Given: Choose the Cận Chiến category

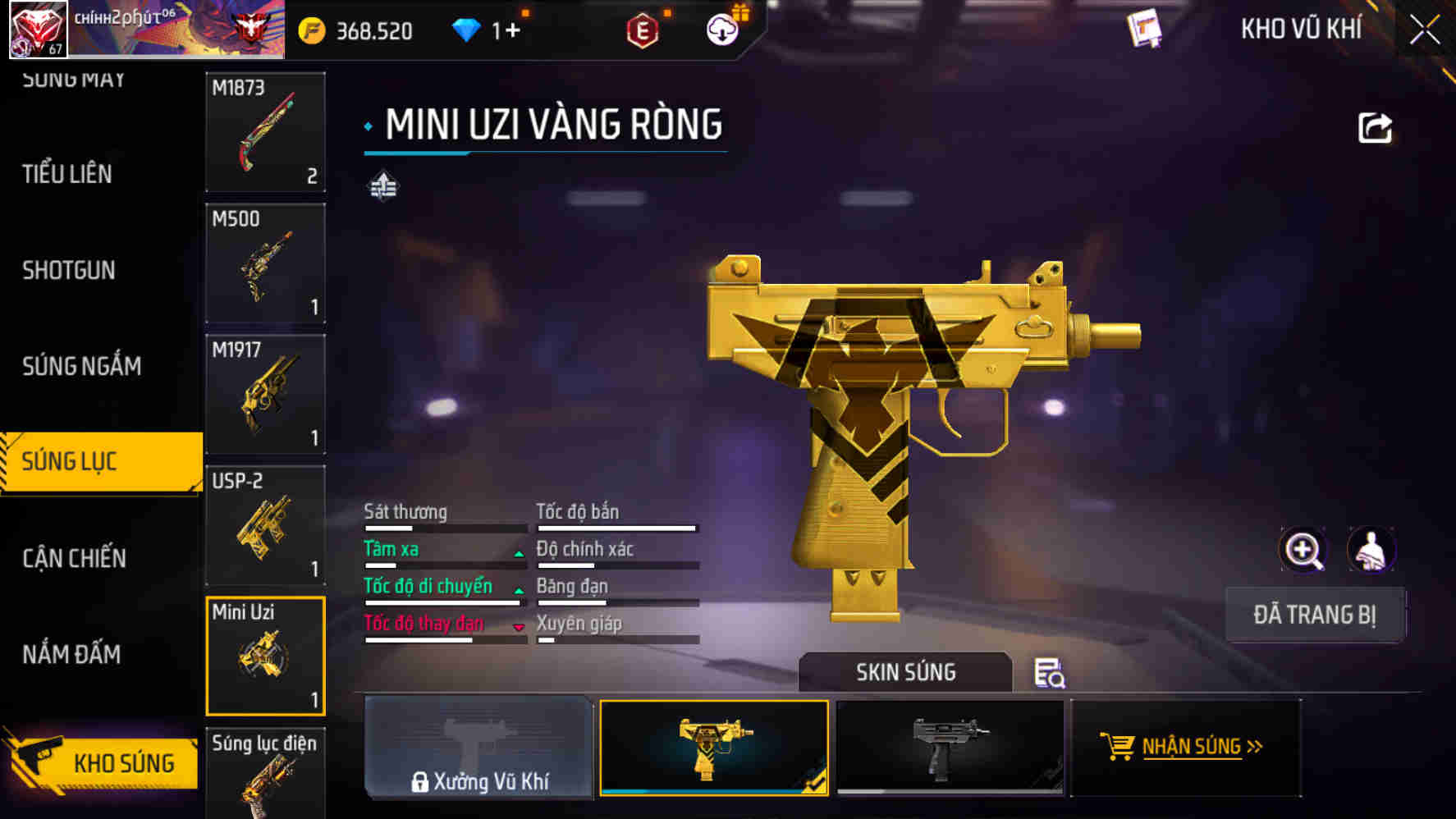Looking at the screenshot, I should coord(74,558).
